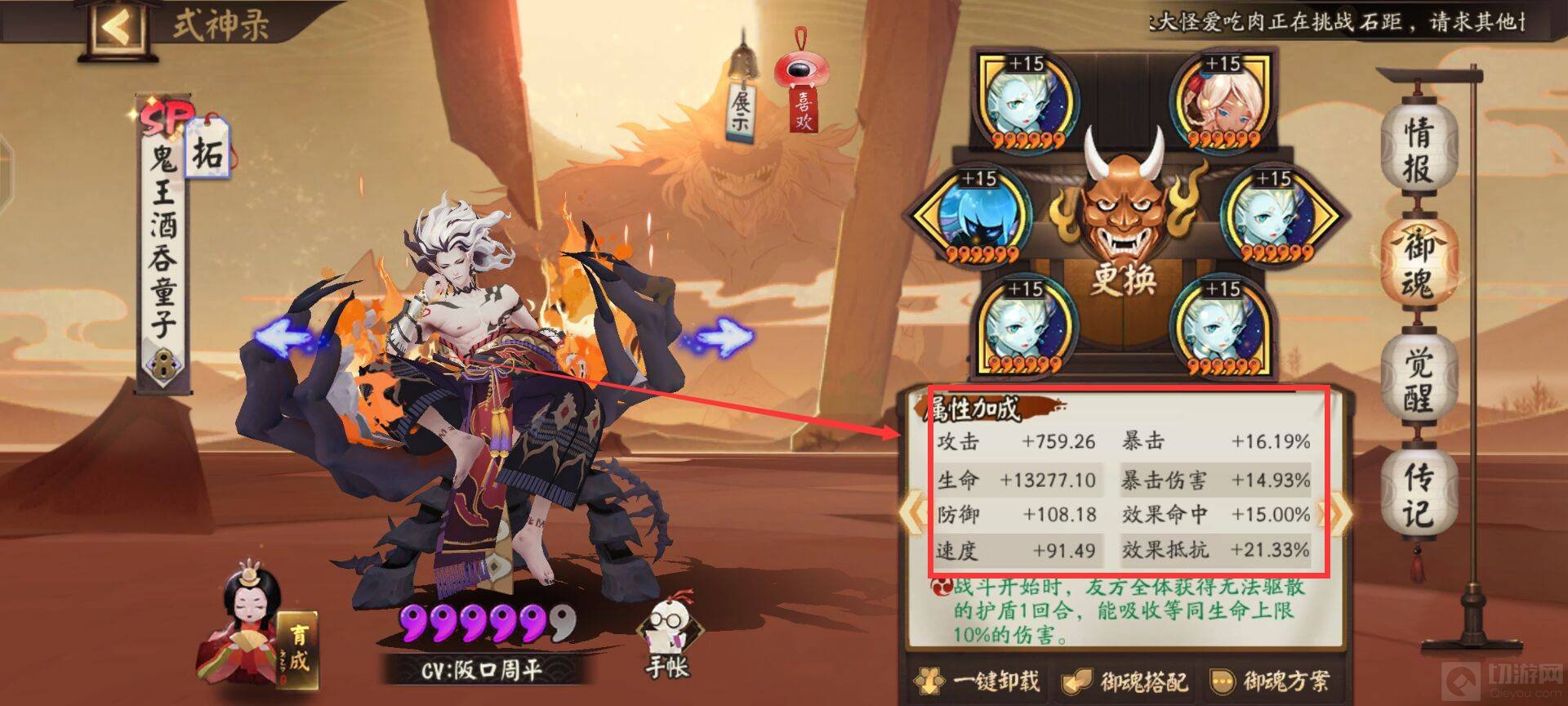Click the 更换 soul swap button
The width and height of the screenshot is (1568, 706).
[1124, 279]
